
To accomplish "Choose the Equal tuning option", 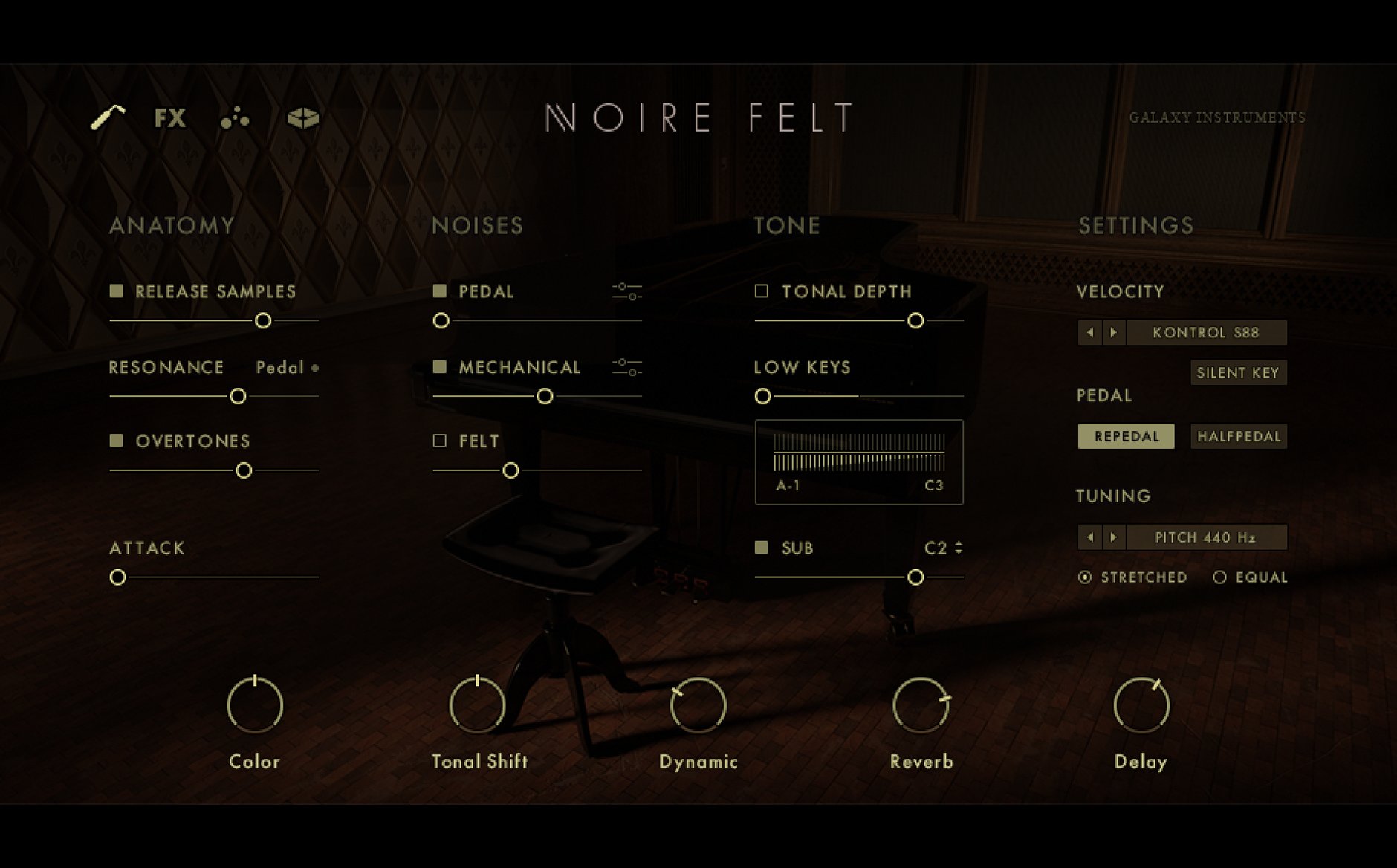I will point(1219,577).
